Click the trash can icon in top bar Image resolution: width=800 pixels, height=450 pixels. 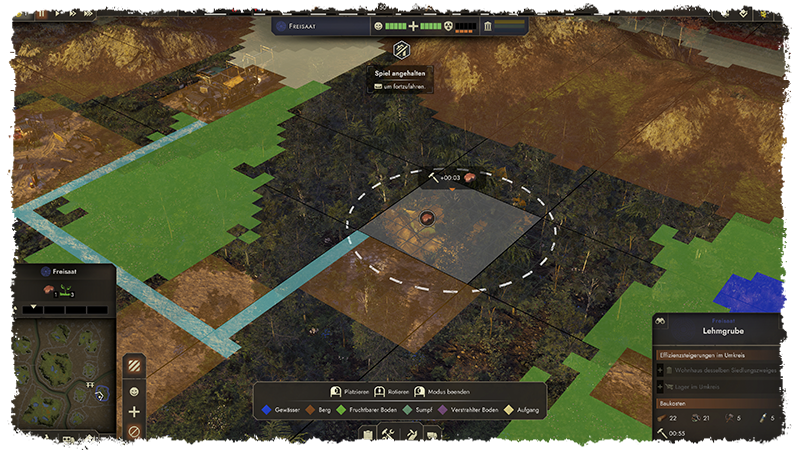point(487,27)
